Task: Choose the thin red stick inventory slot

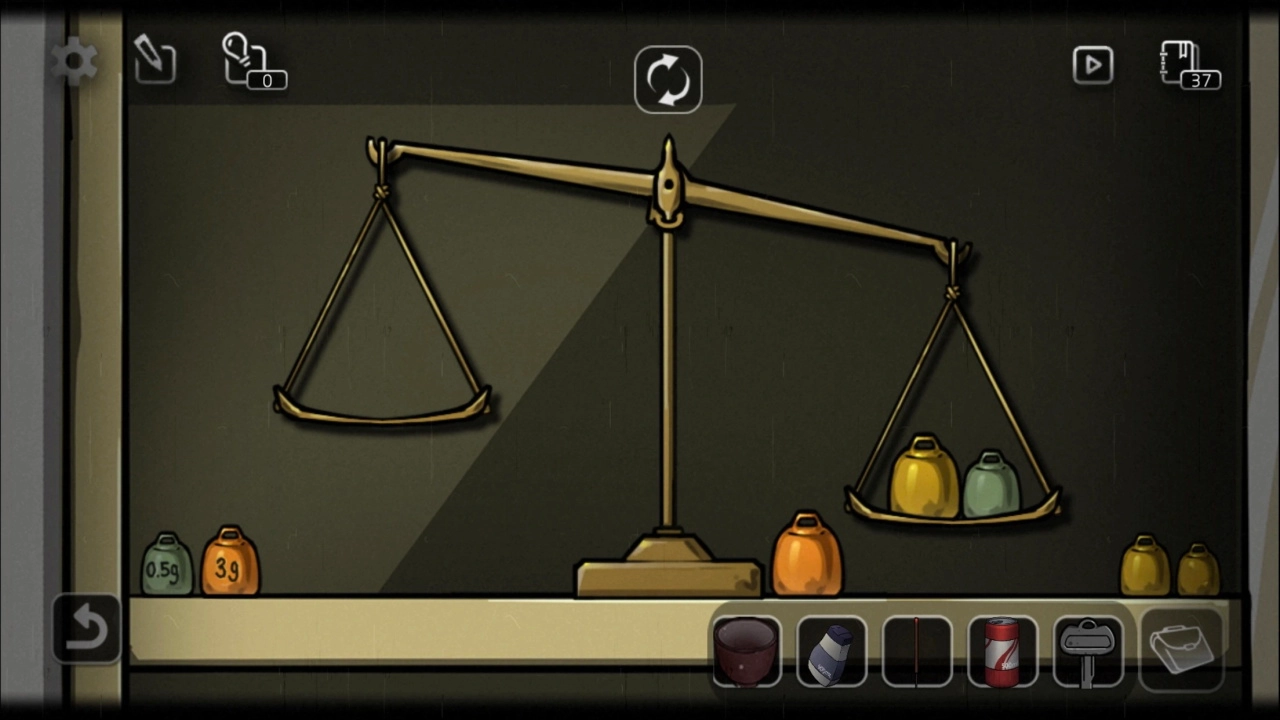Action: point(917,651)
